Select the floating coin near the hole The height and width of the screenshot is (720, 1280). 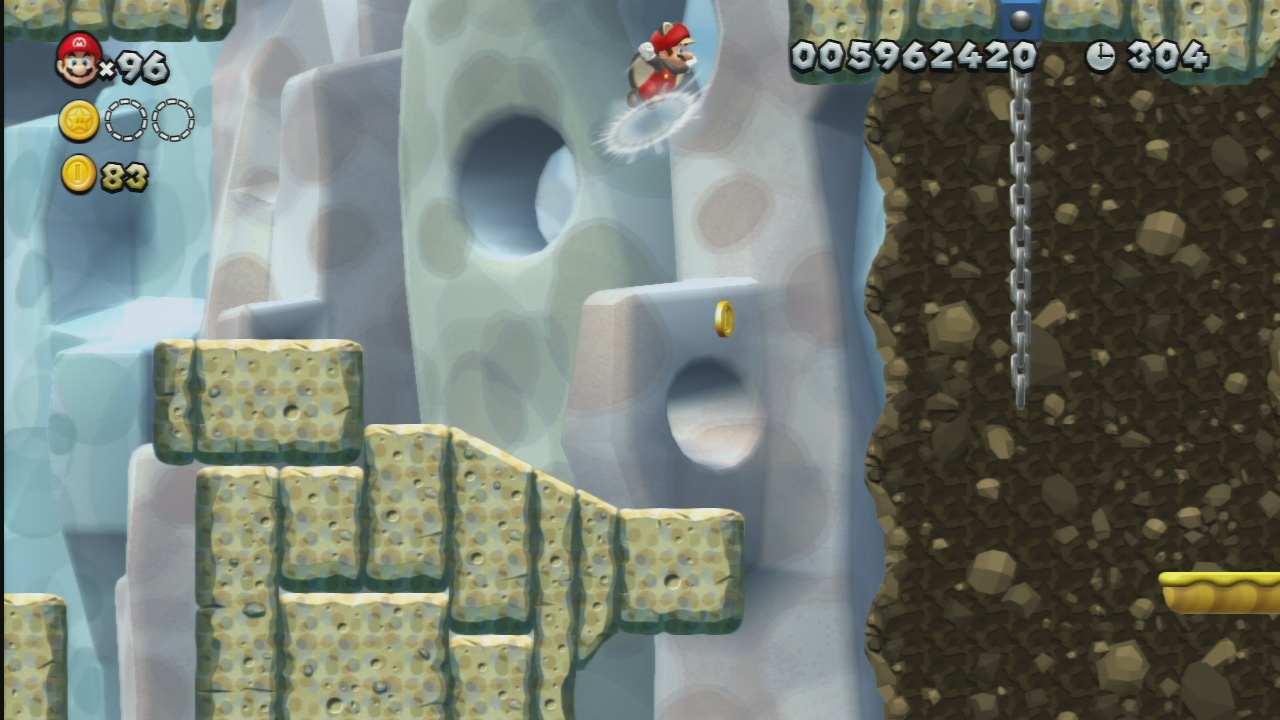click(723, 318)
